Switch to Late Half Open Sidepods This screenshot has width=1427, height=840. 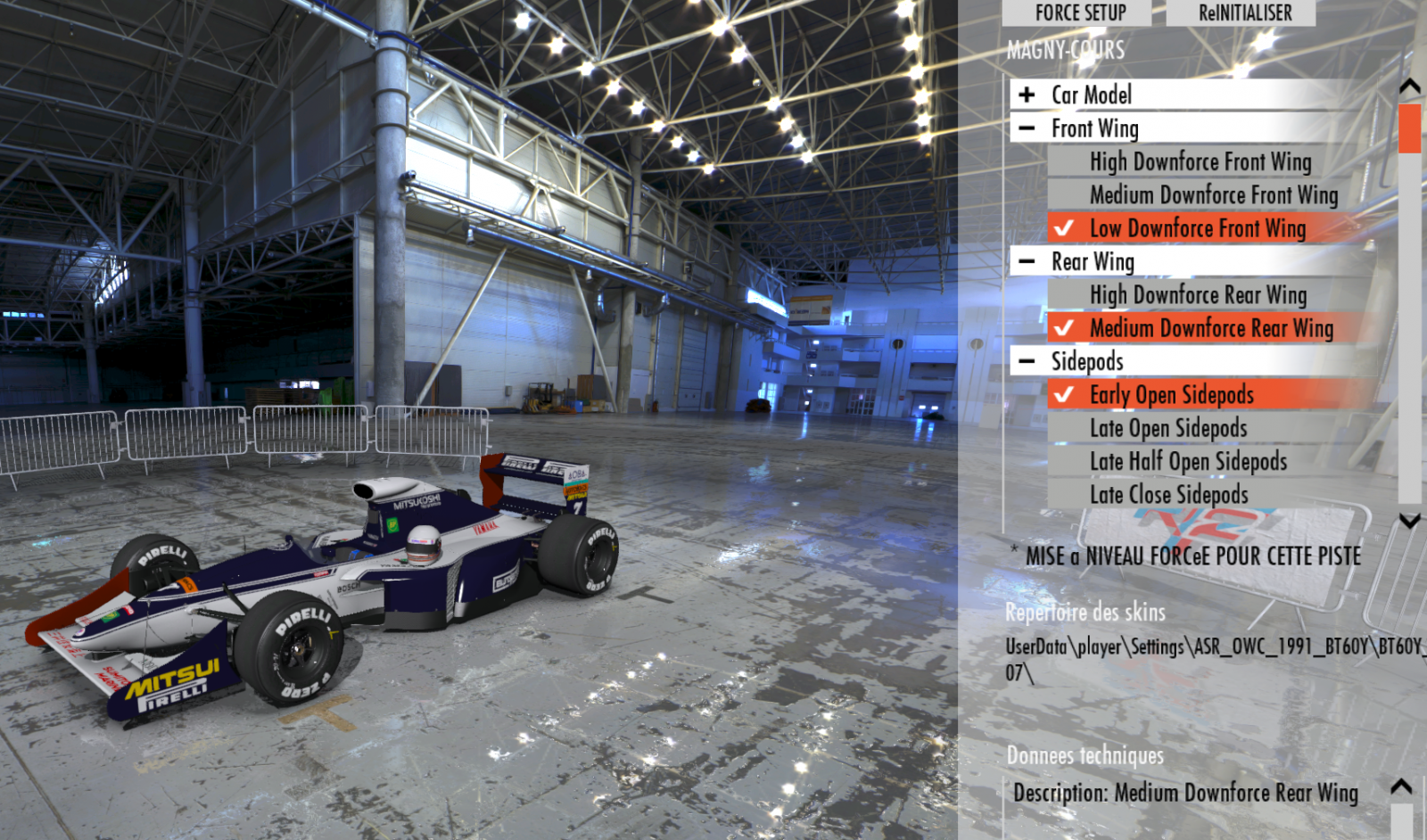[1188, 461]
